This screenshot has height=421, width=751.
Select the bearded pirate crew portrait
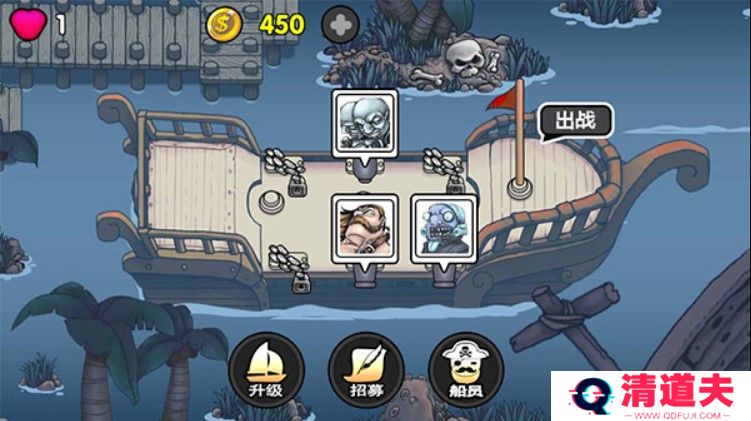click(364, 227)
